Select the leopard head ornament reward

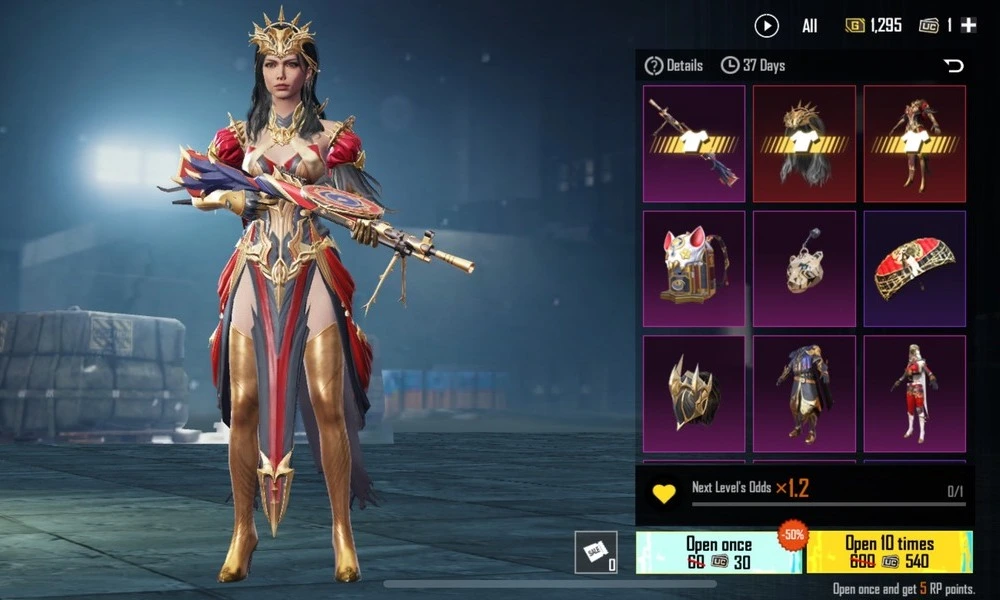(804, 268)
